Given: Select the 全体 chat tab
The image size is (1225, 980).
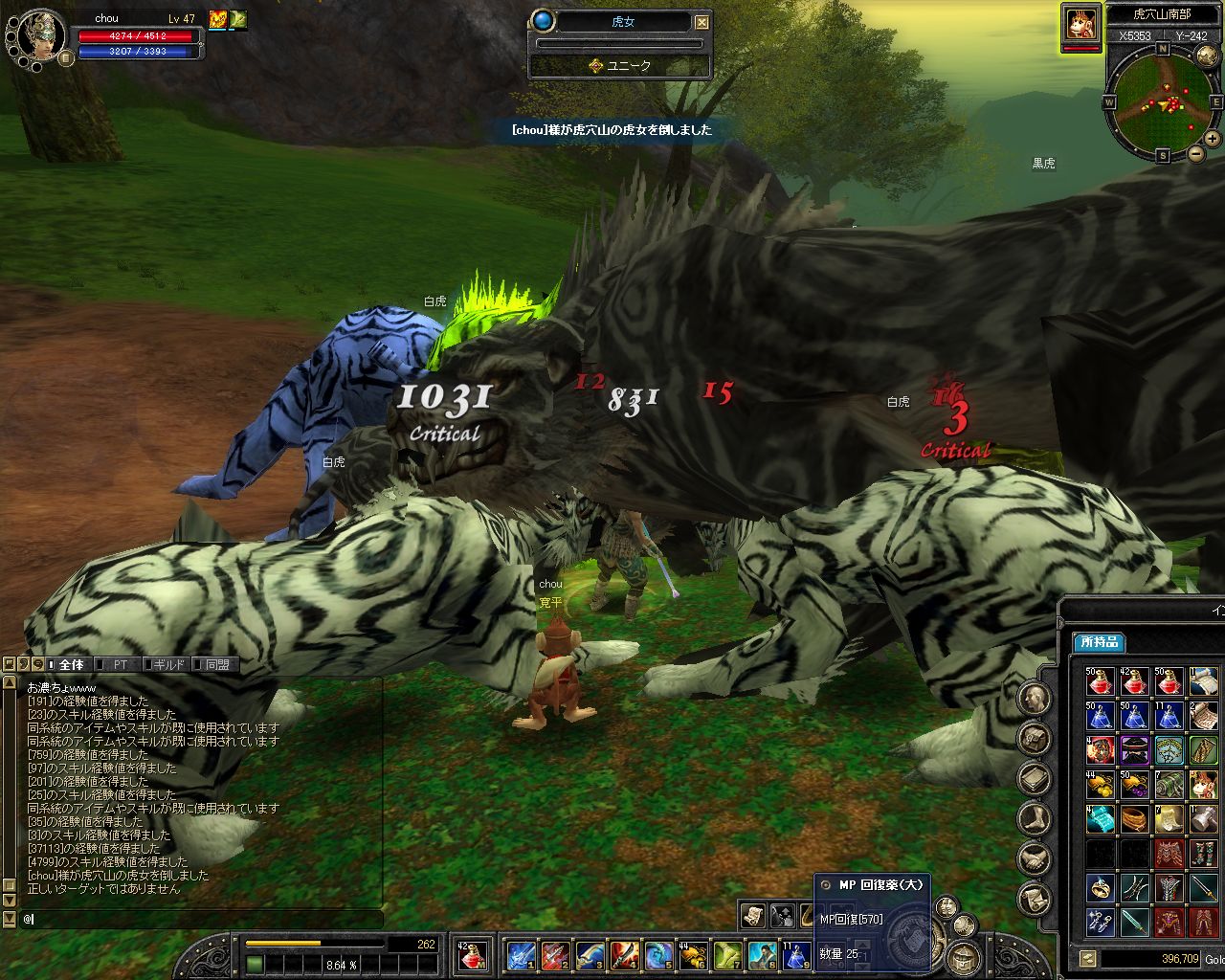Looking at the screenshot, I should coord(71,664).
